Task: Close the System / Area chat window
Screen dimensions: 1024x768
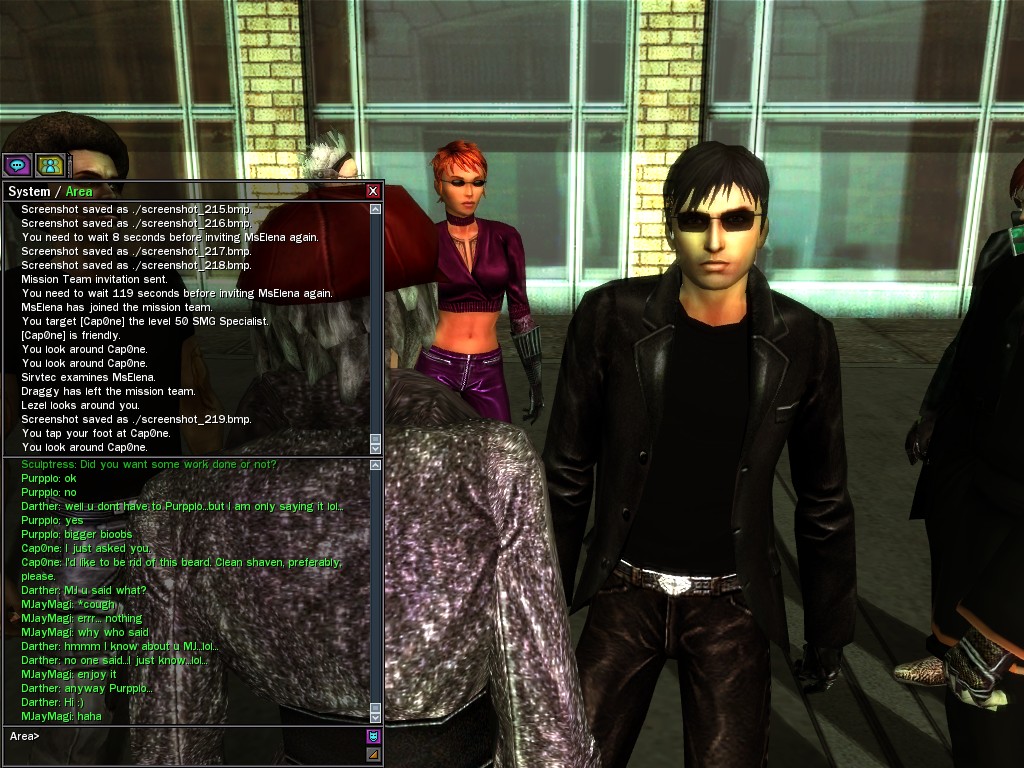Action: click(373, 191)
